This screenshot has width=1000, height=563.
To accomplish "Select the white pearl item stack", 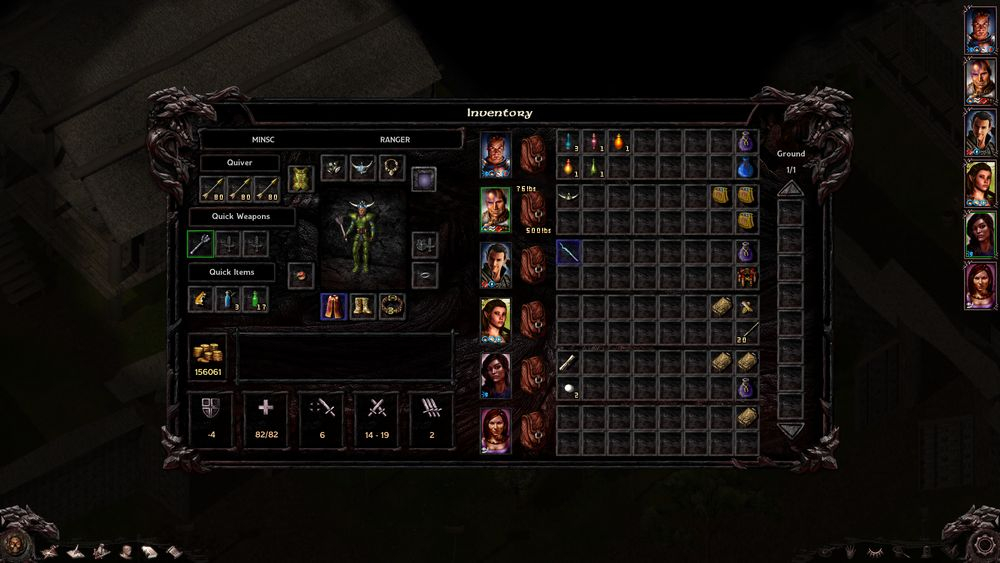I will point(568,388).
